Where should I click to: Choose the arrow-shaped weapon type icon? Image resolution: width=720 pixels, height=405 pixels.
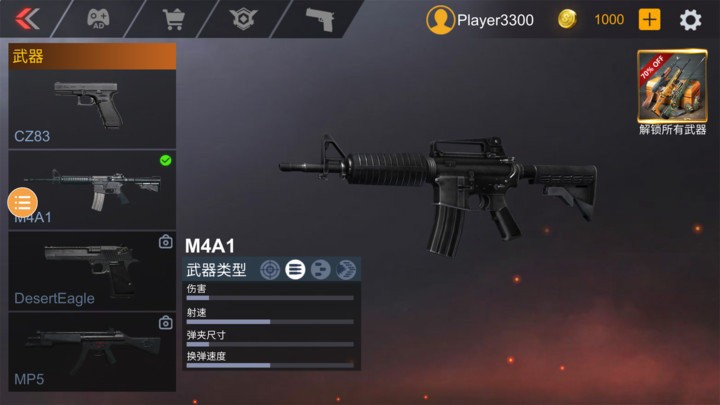tap(346, 268)
